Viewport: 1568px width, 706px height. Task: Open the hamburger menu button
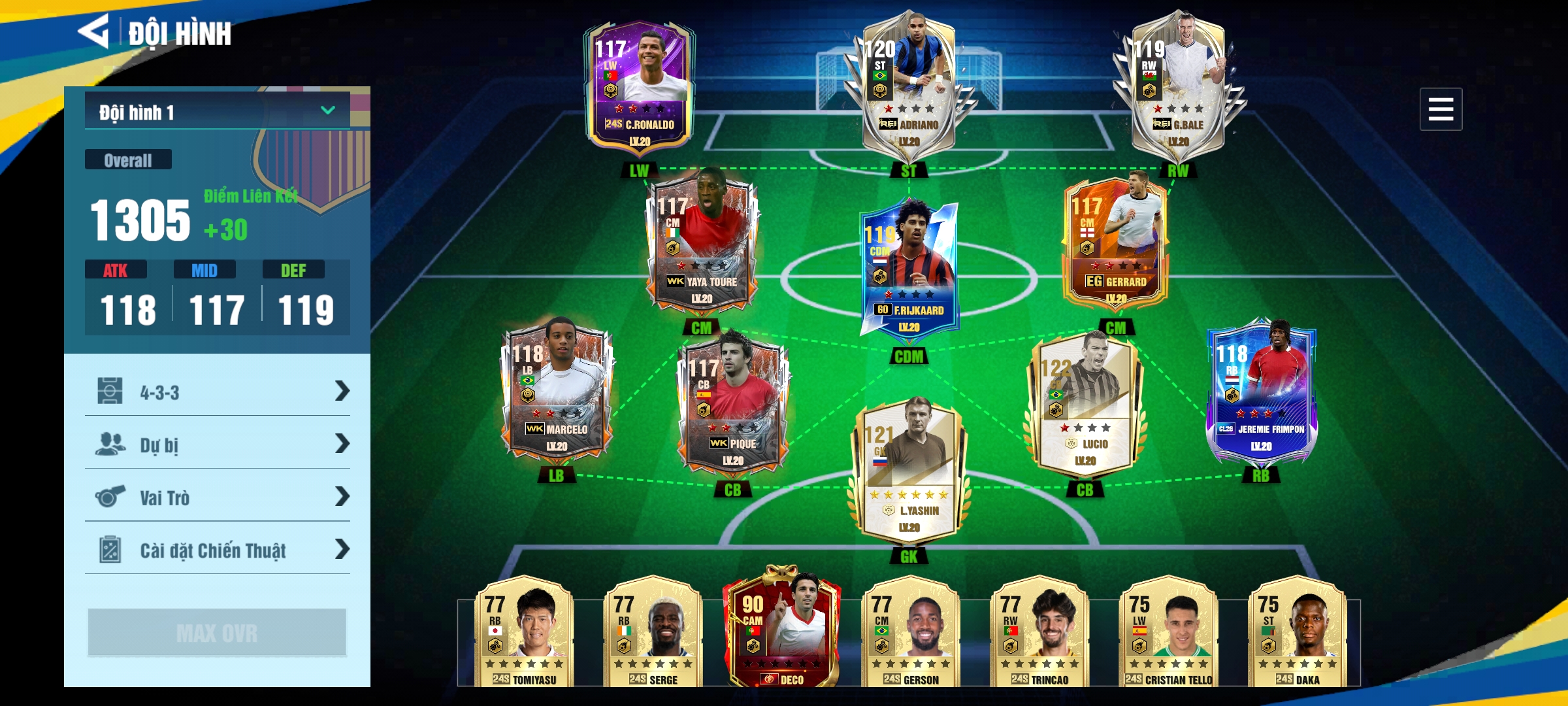(1440, 109)
